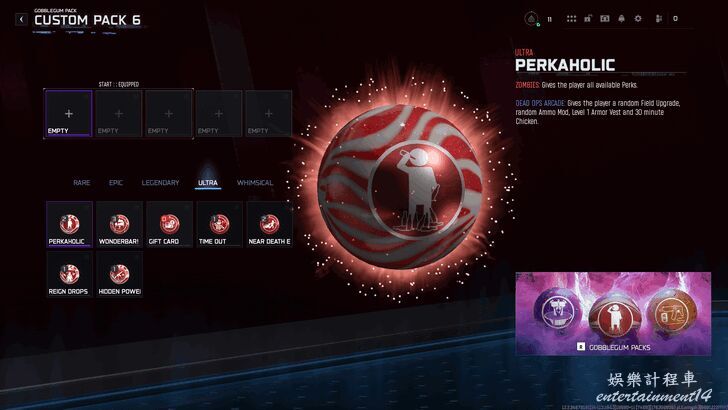The image size is (728, 410).
Task: Pick the Reign Drops gobblegum
Action: coord(69,274)
